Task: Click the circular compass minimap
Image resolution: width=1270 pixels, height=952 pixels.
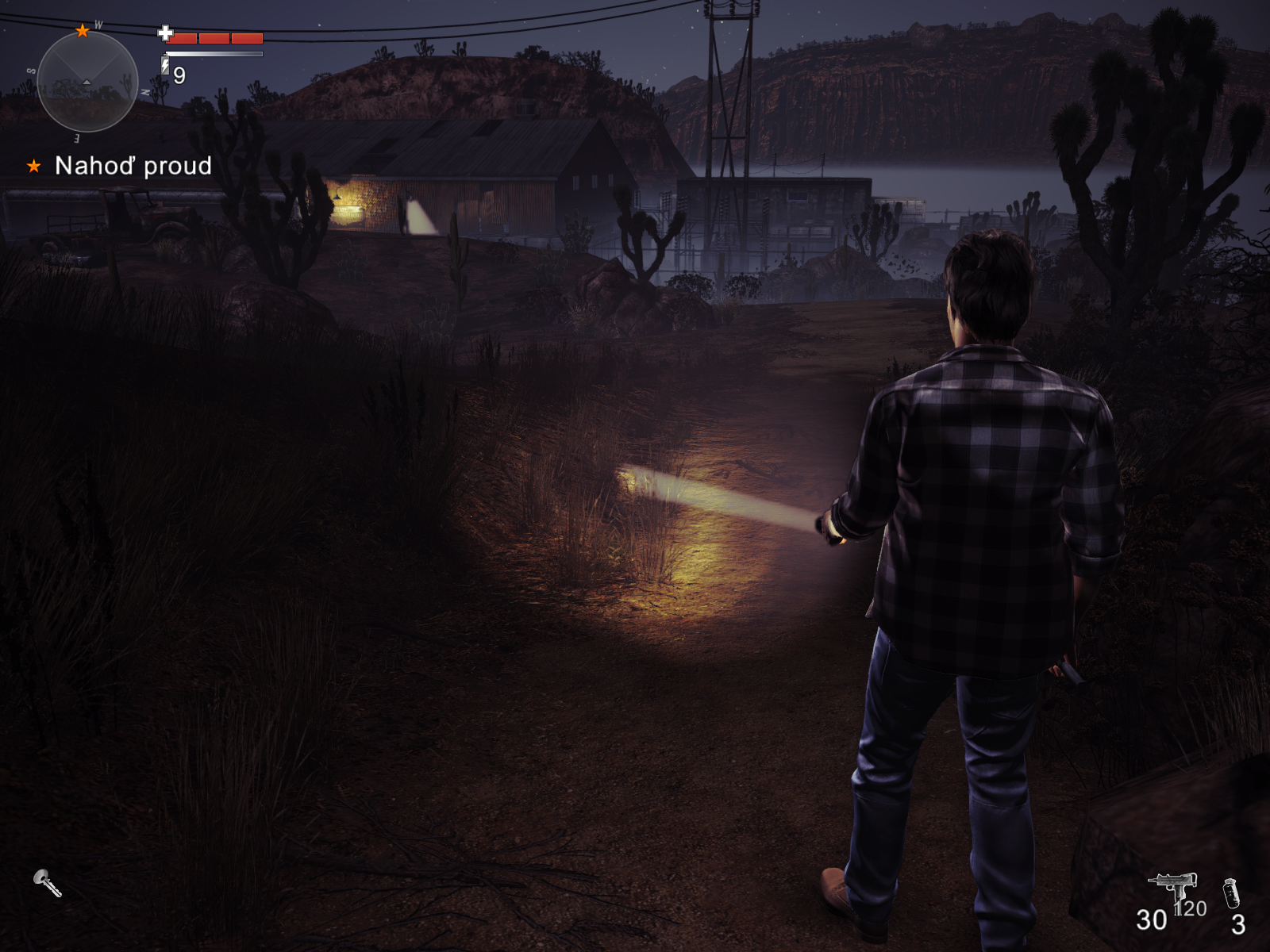Action: click(x=87, y=82)
